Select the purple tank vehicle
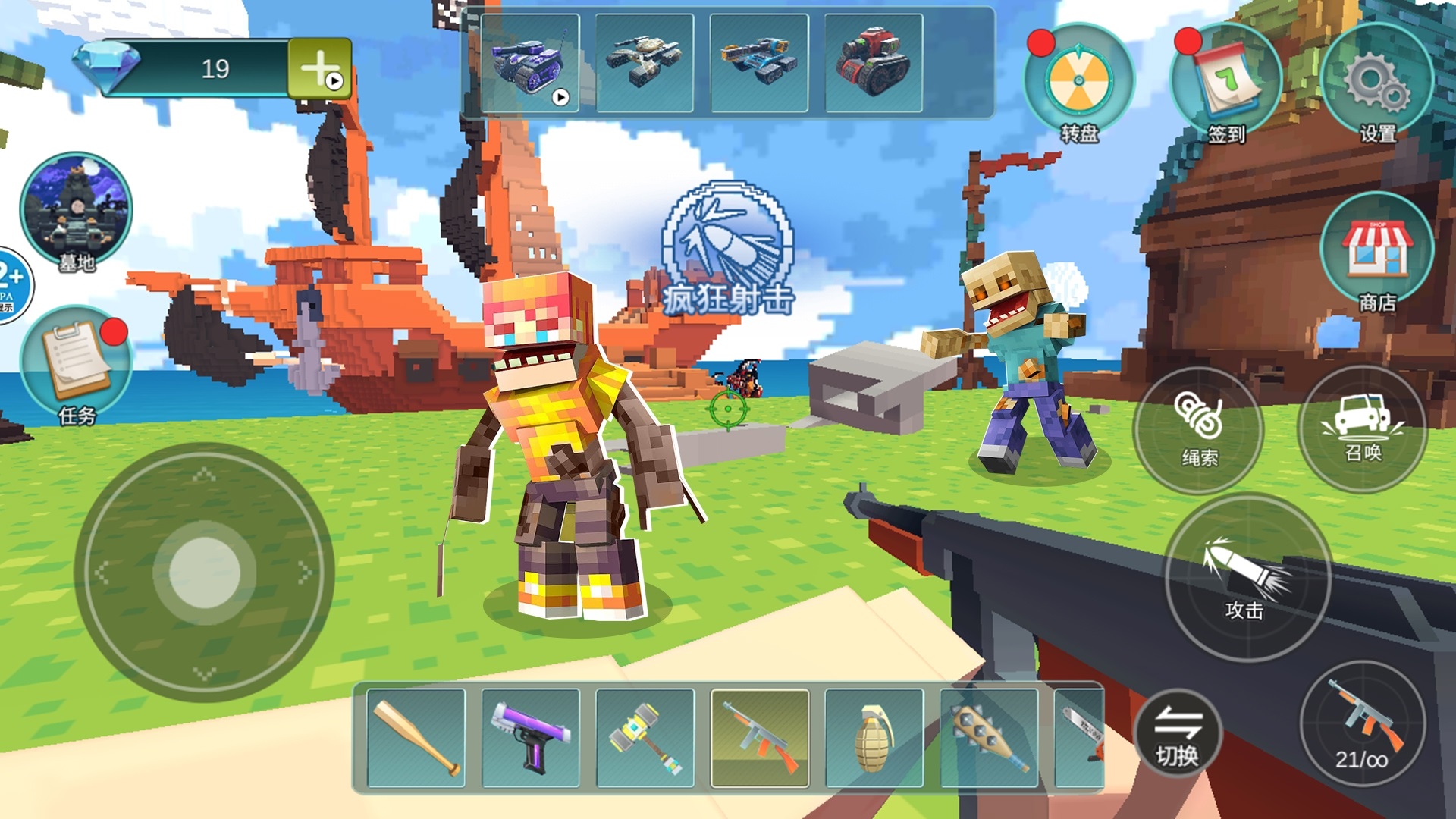The height and width of the screenshot is (819, 1456). click(530, 63)
